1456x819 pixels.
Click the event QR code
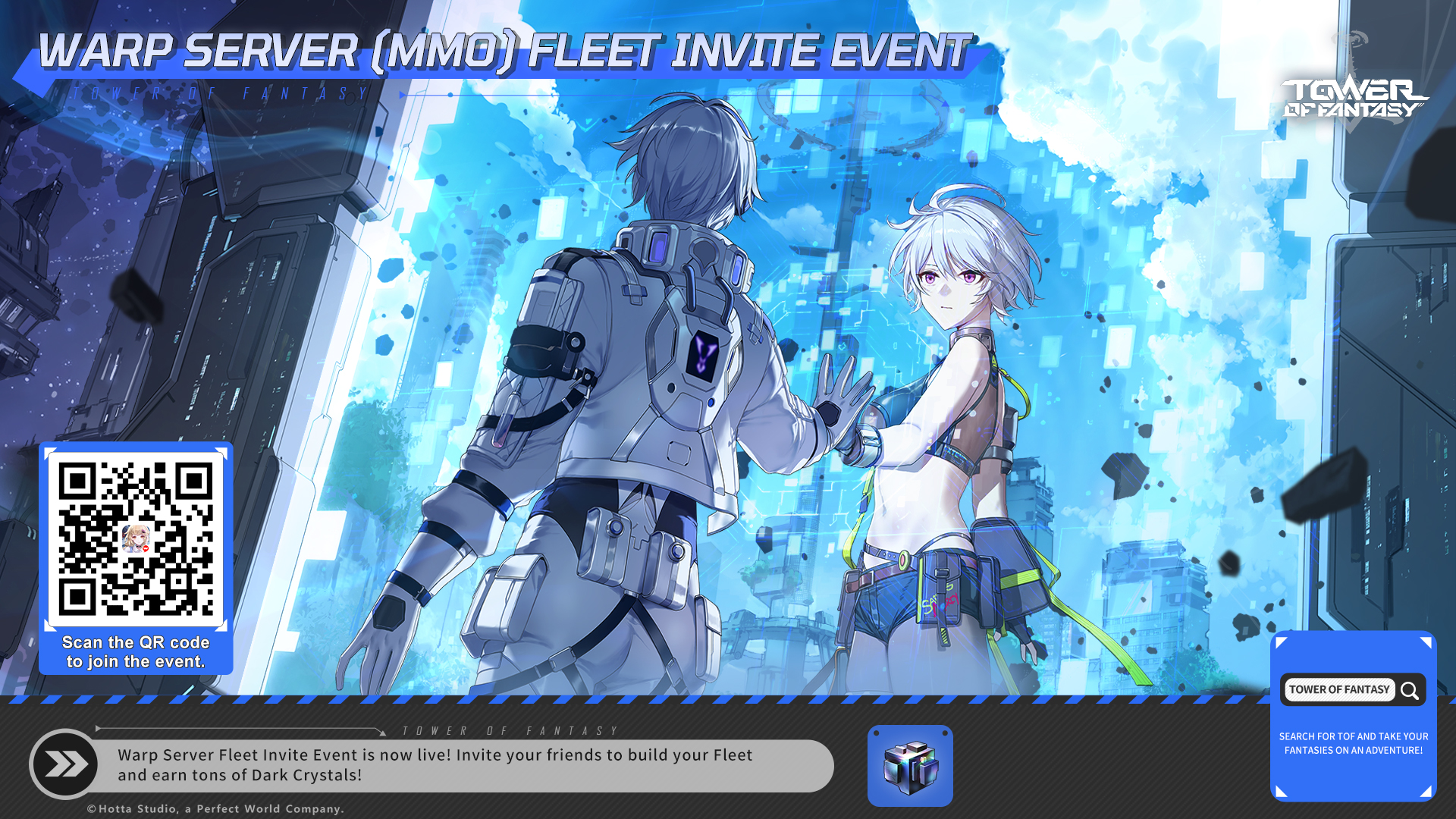(136, 539)
